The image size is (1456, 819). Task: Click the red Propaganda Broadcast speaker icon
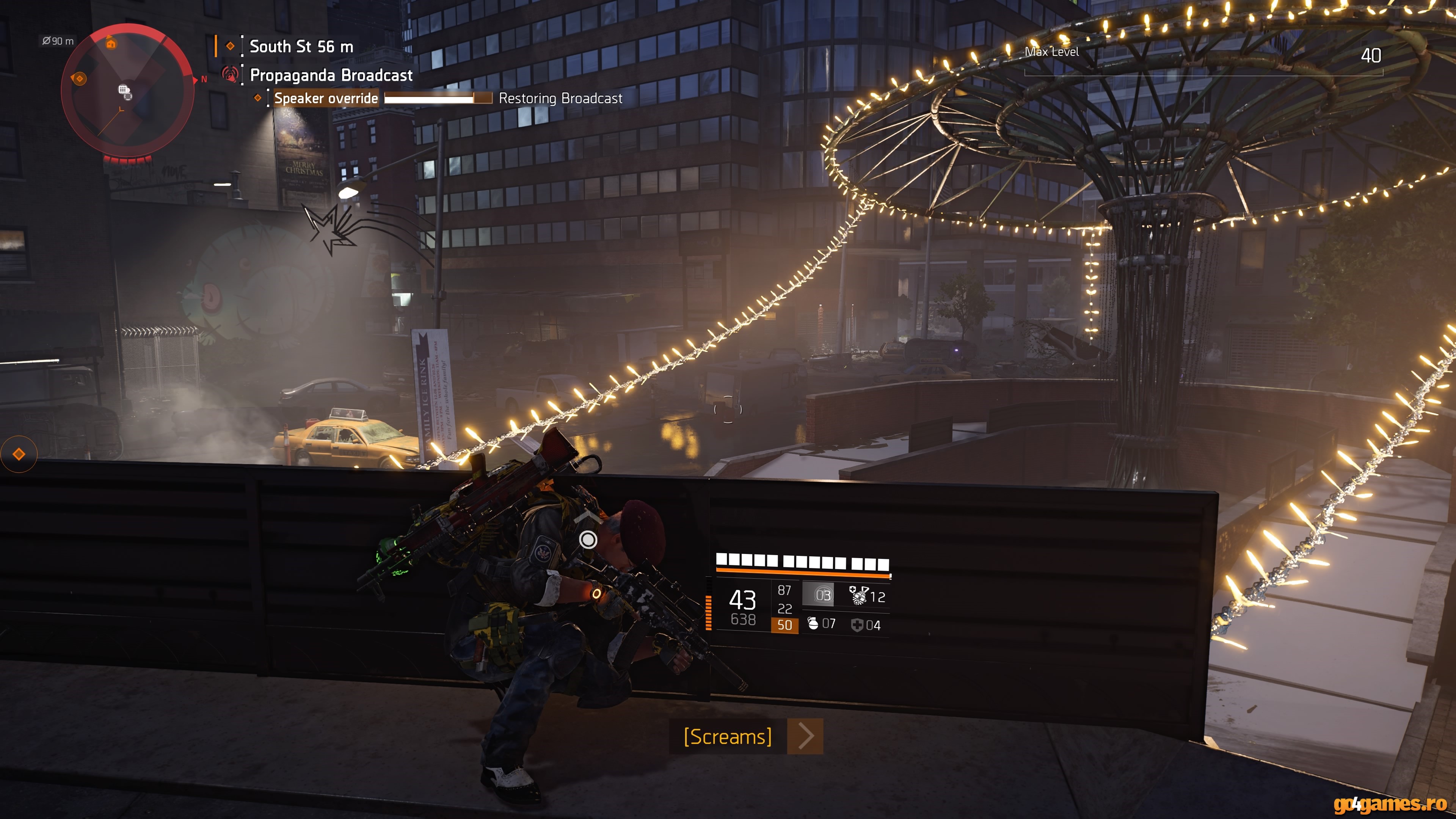click(230, 74)
